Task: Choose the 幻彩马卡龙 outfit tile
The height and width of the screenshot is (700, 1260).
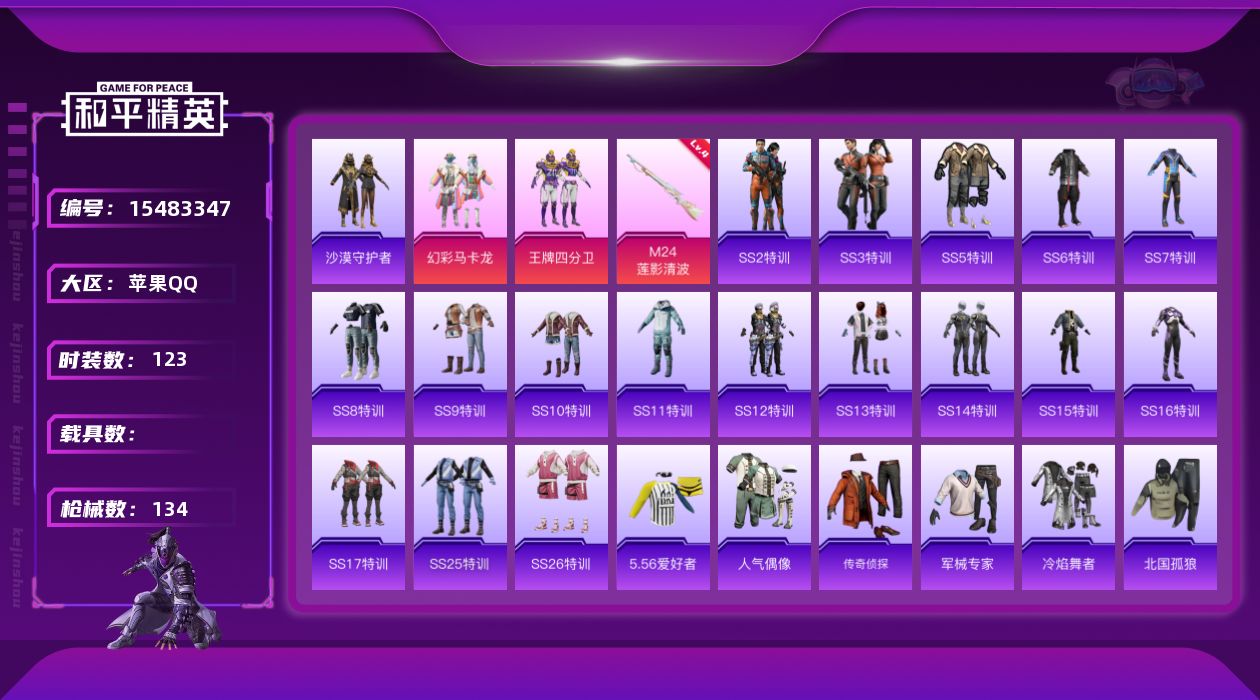Action: 460,211
